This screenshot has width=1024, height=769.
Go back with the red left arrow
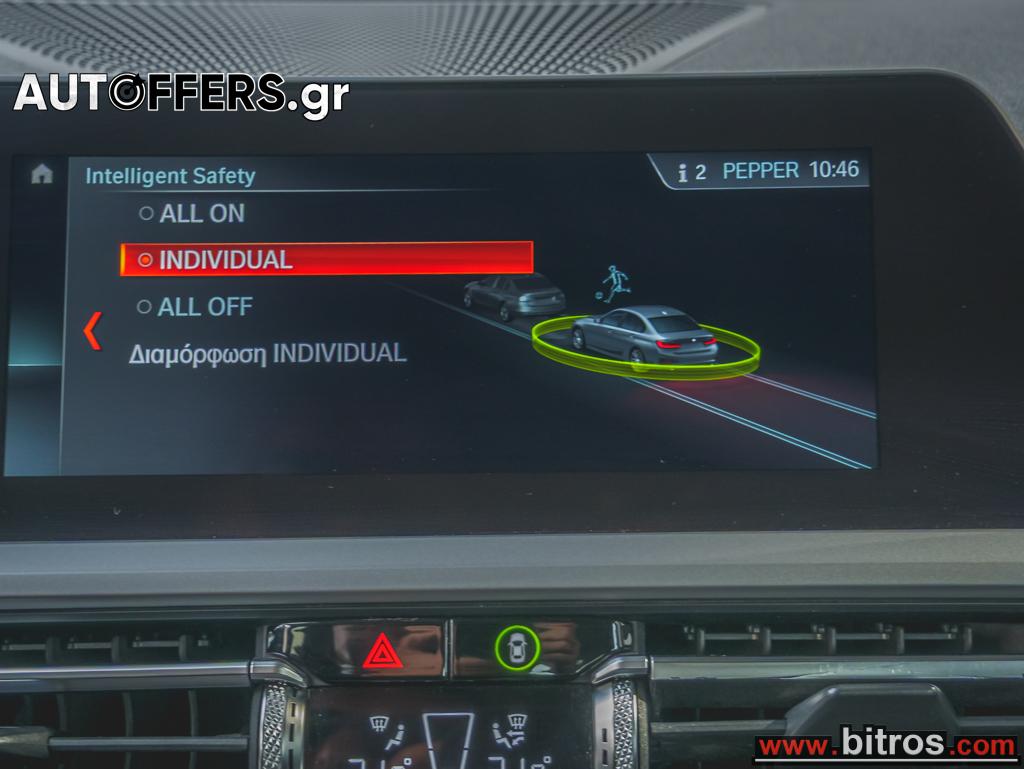pyautogui.click(x=92, y=331)
